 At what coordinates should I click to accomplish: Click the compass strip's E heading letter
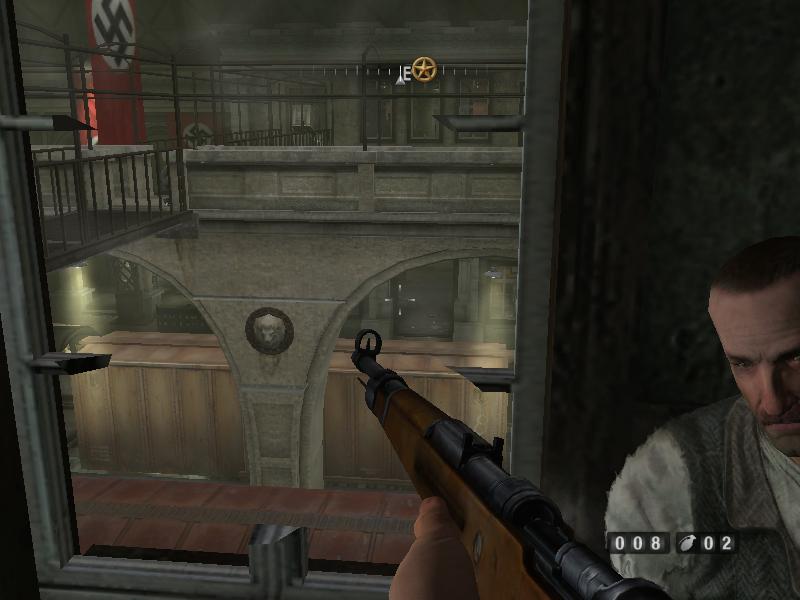(x=406, y=73)
